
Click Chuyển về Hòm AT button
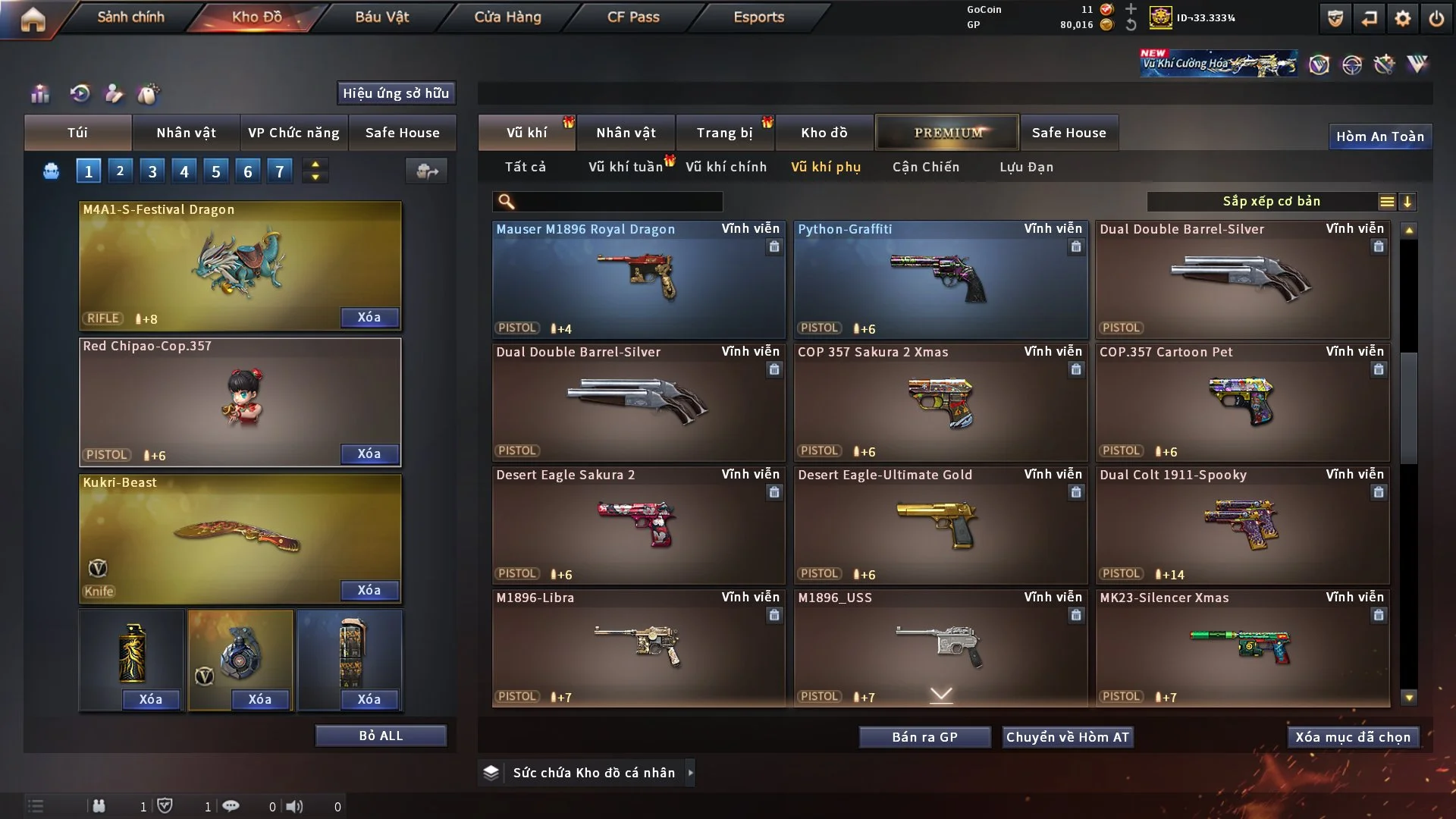[1068, 737]
